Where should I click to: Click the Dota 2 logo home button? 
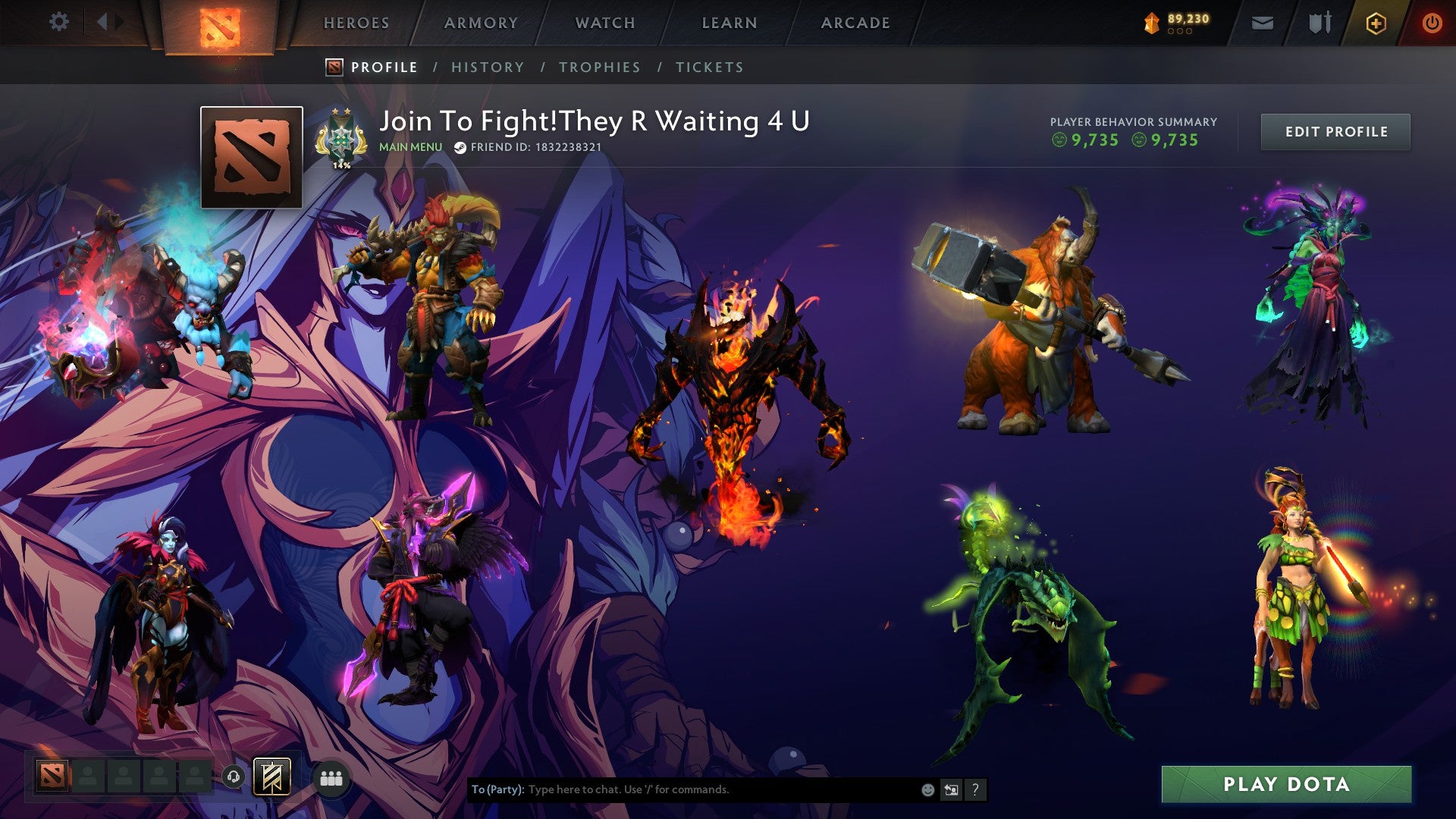221,23
